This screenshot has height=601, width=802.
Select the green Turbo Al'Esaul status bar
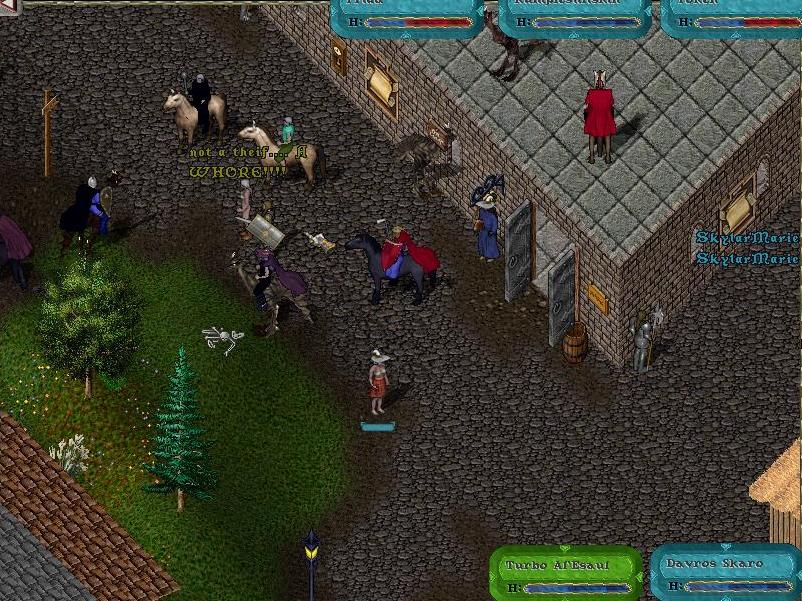565,573
